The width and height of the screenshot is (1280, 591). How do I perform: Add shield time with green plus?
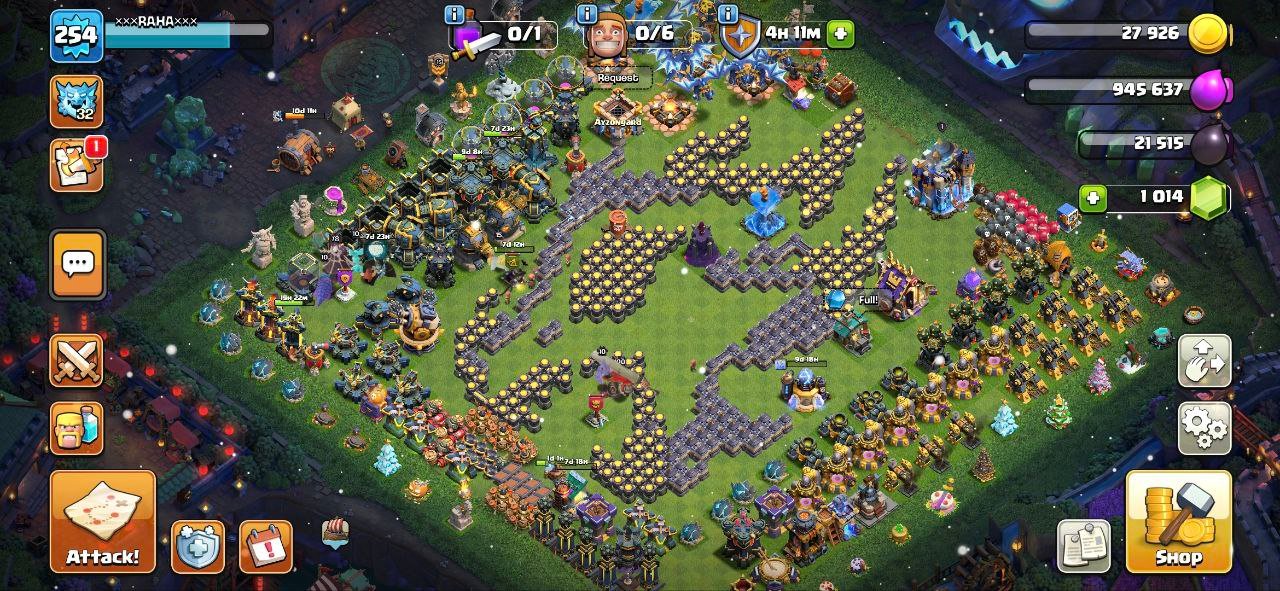[x=840, y=33]
